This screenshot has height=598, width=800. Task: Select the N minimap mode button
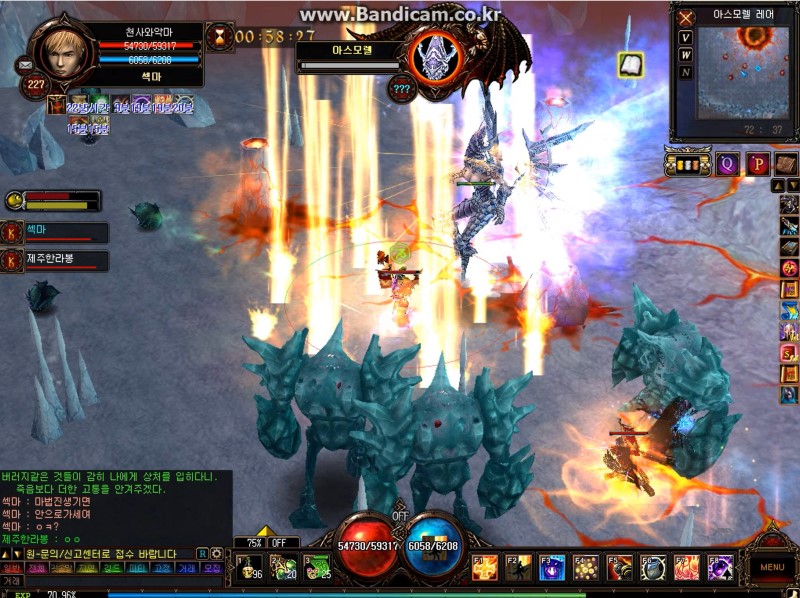tap(686, 72)
